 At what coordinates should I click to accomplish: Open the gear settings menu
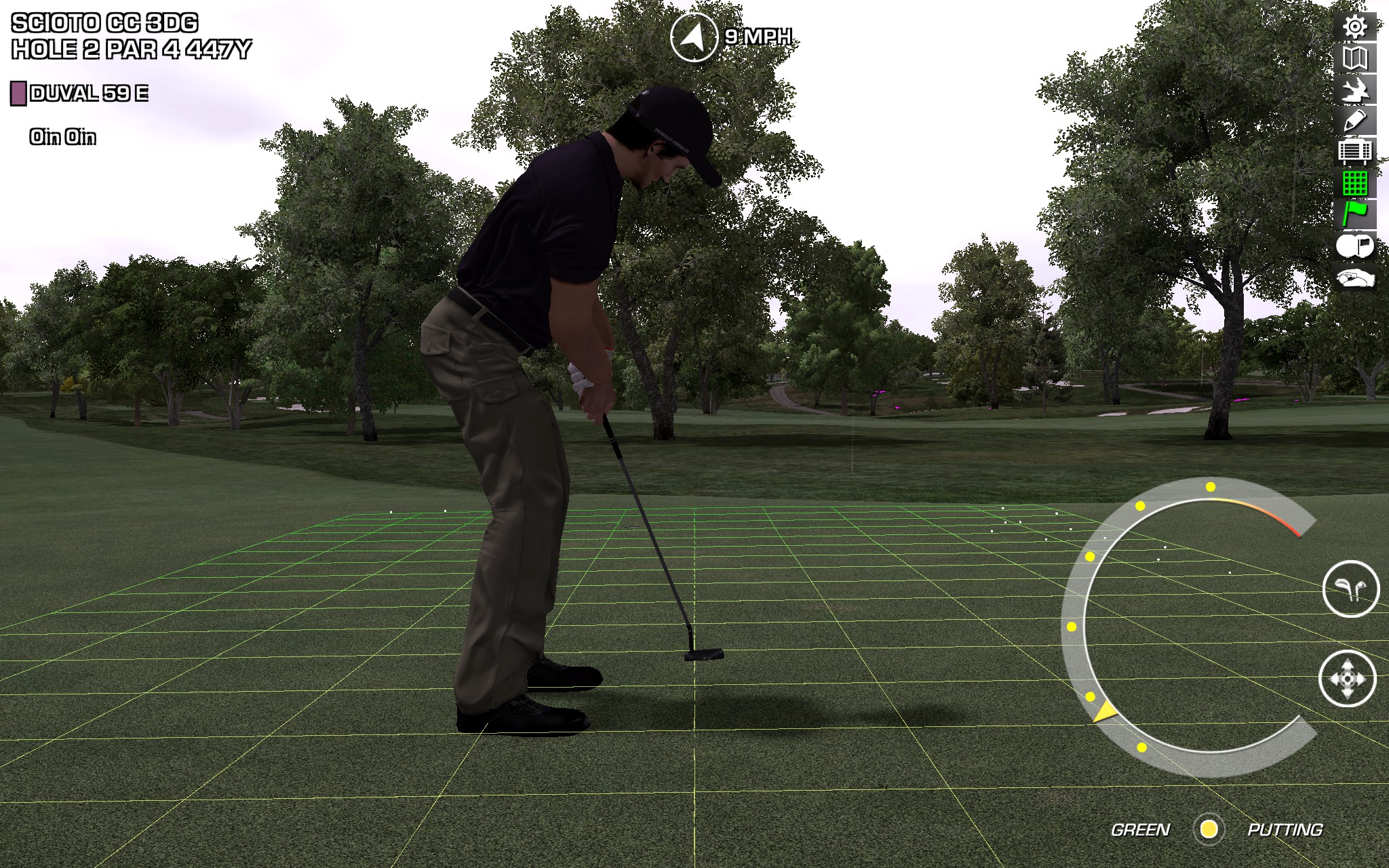tap(1355, 27)
